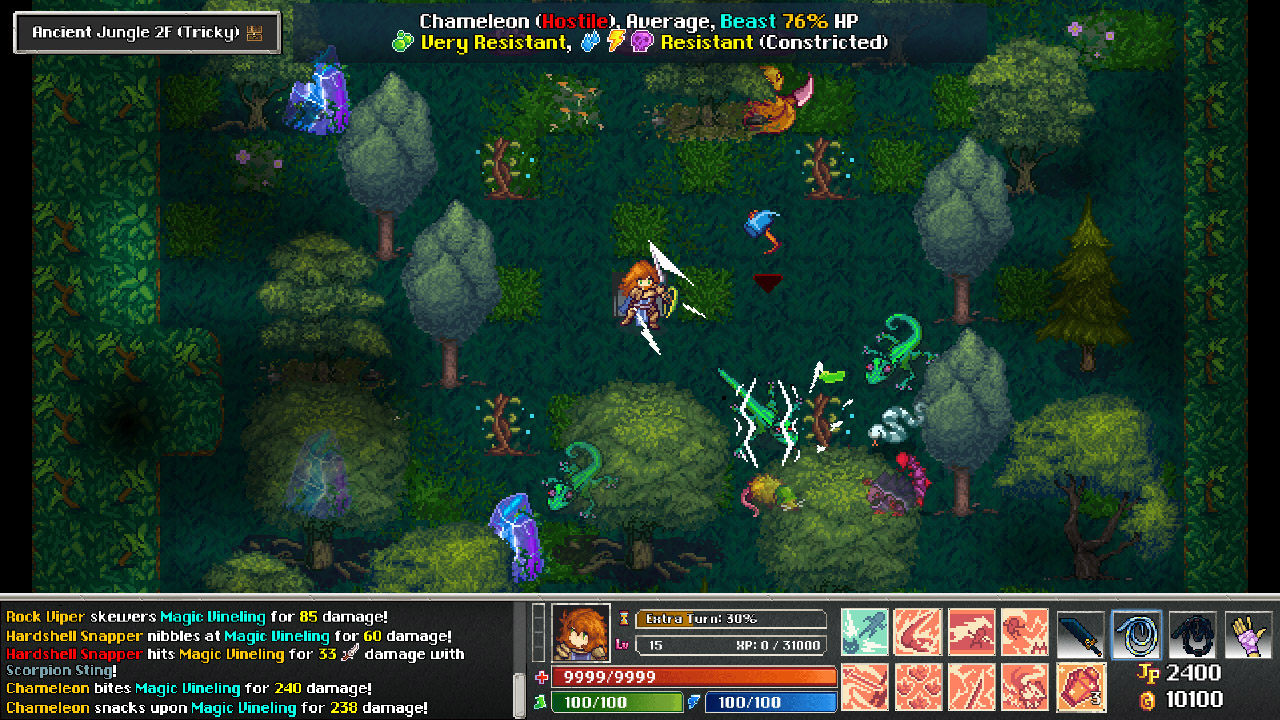Use the whirlwind strike skill at the hotbar's end
Viewport: 1280px width, 720px height.
coord(1026,687)
